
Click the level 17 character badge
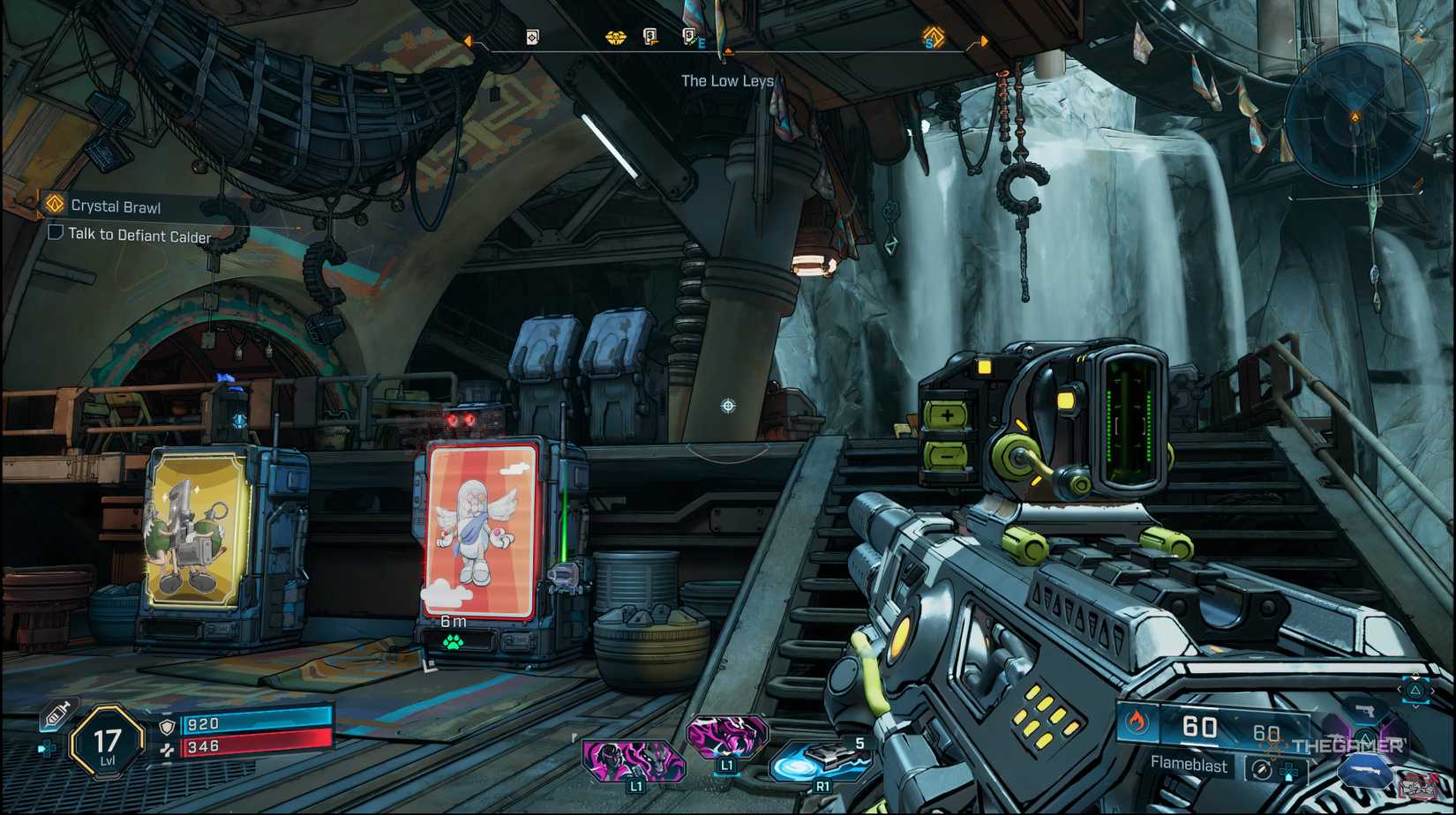pyautogui.click(x=108, y=743)
